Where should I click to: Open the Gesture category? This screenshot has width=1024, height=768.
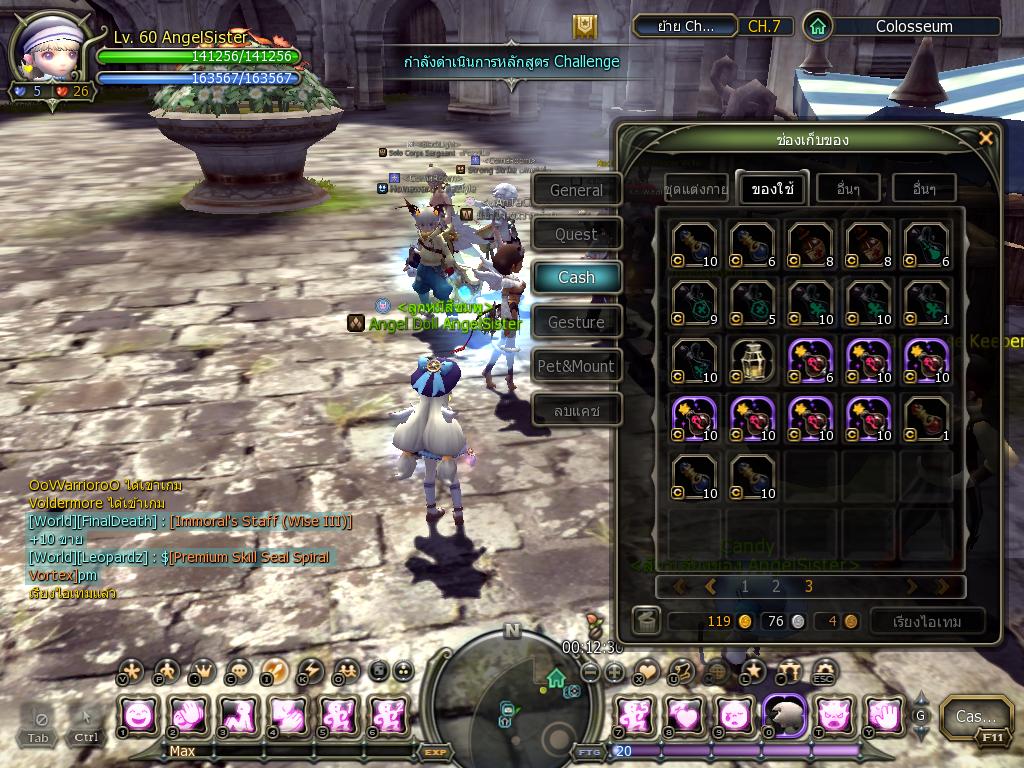[576, 322]
